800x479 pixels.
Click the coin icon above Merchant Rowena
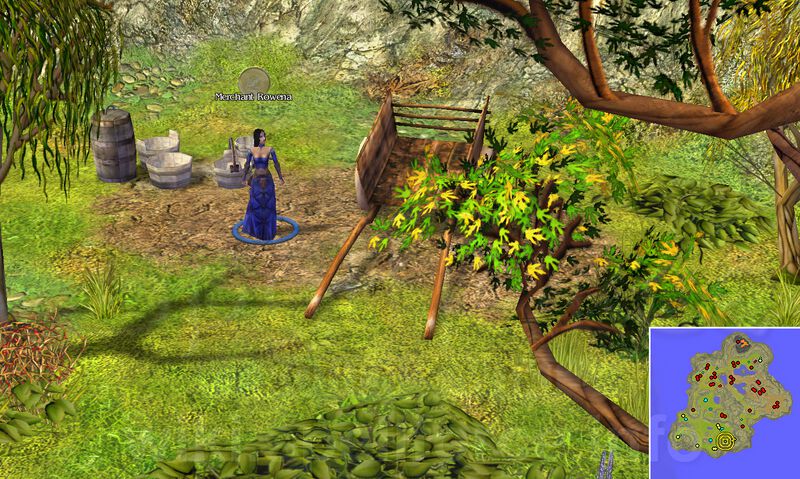click(256, 79)
